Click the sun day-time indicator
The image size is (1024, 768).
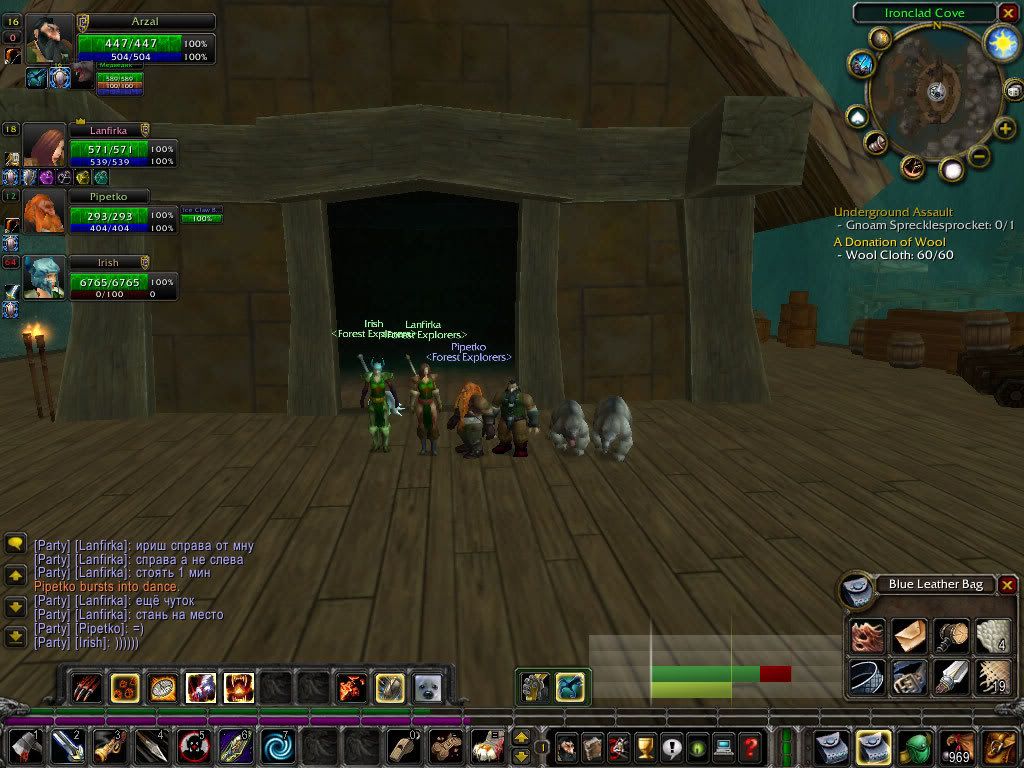point(1001,42)
